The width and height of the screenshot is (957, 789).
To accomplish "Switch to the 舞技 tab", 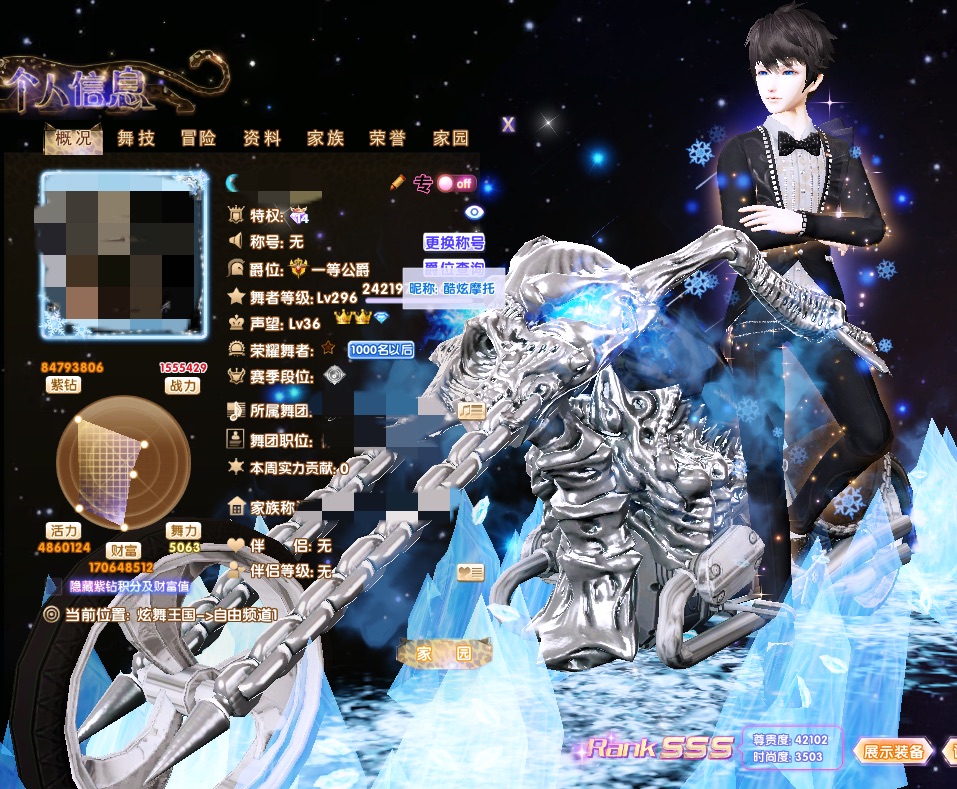I will [x=136, y=139].
